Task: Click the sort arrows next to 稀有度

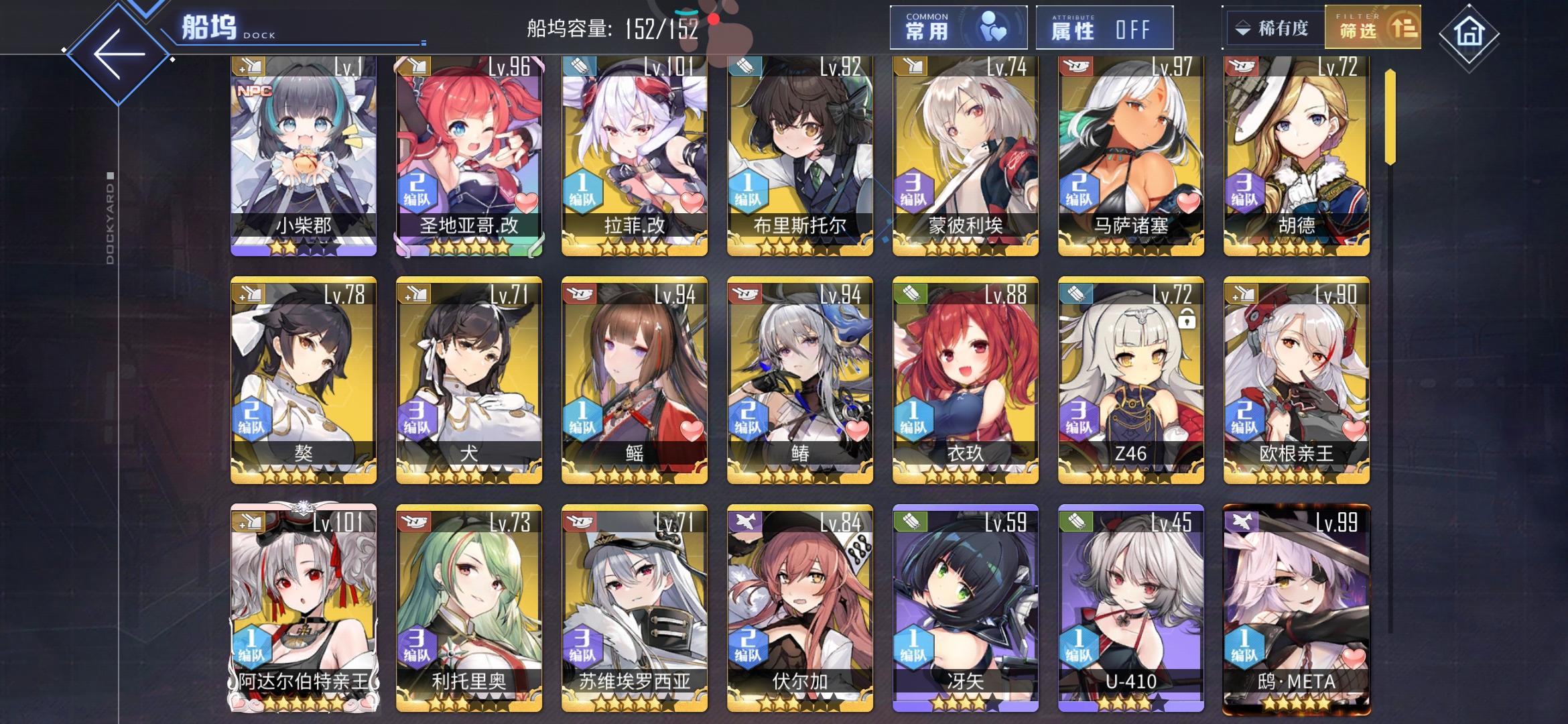Action: [x=1242, y=27]
